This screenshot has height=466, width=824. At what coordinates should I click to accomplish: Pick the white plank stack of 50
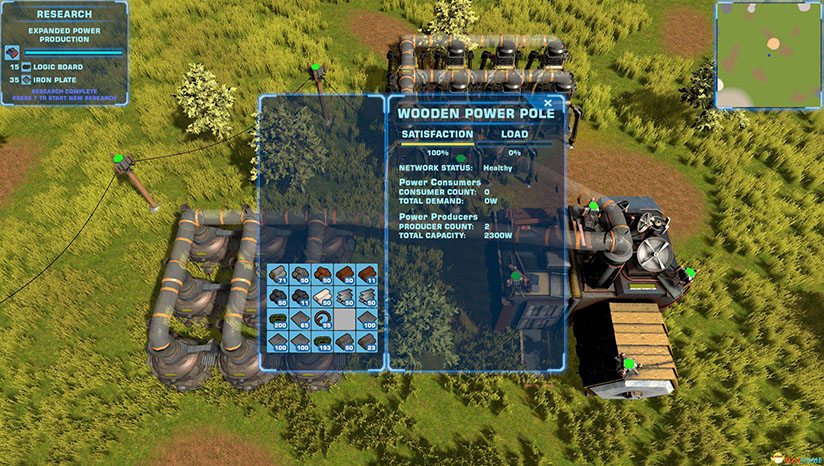pos(323,296)
